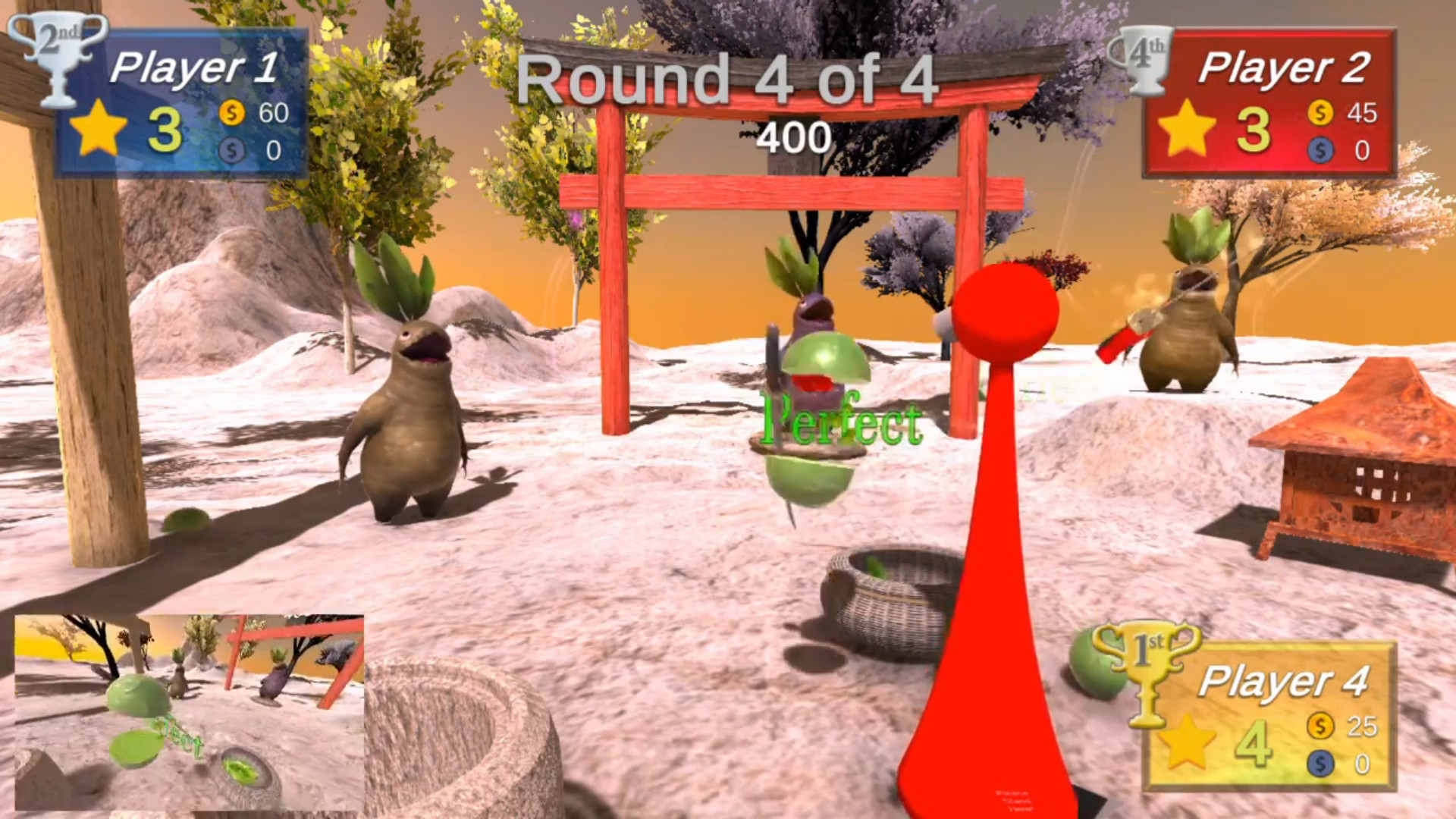Image resolution: width=1456 pixels, height=819 pixels.
Task: Click the blue coin icon under Player 4's gold coin
Action: point(1321,762)
